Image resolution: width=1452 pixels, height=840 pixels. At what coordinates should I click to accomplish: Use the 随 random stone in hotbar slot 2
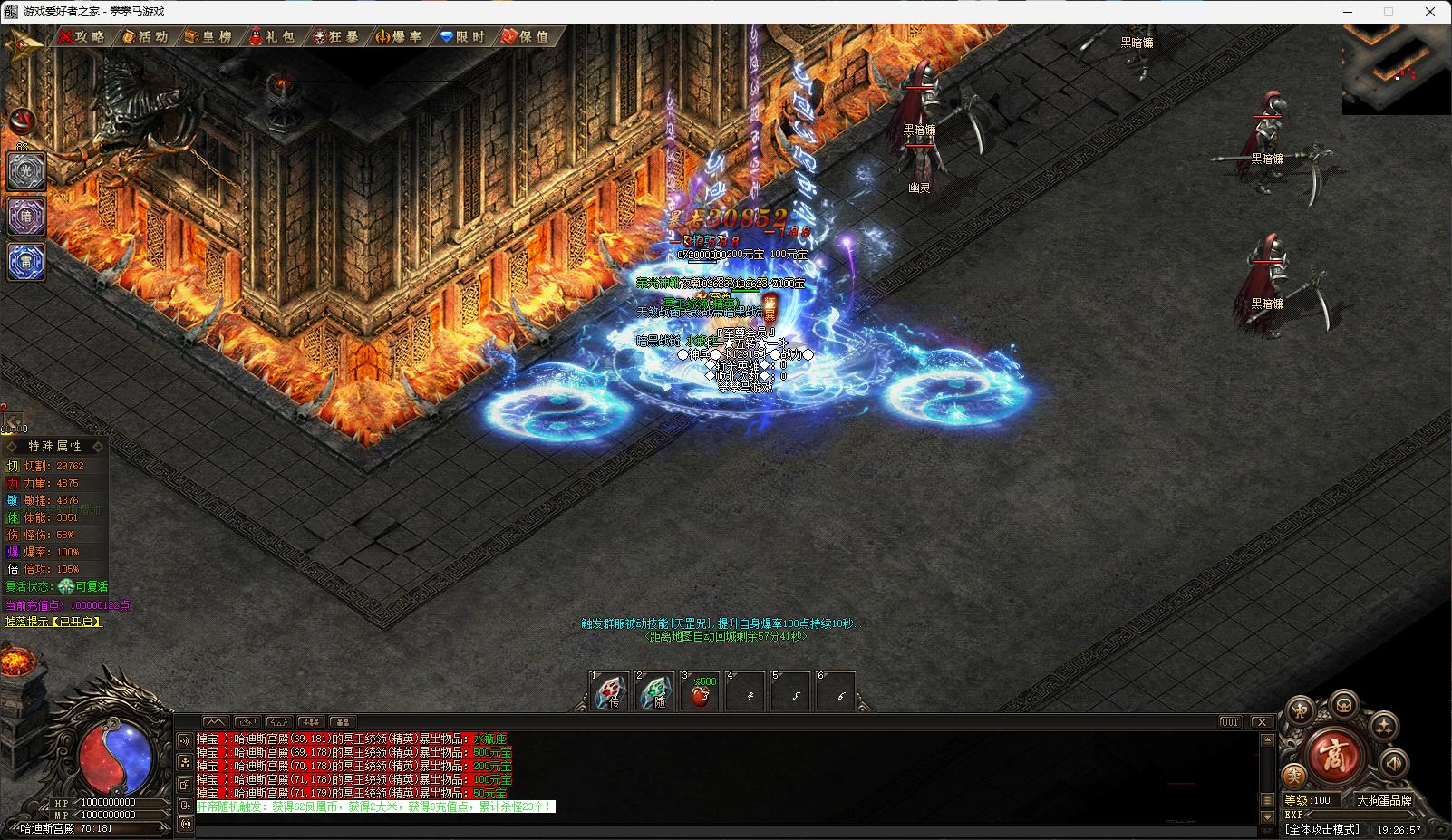(654, 693)
